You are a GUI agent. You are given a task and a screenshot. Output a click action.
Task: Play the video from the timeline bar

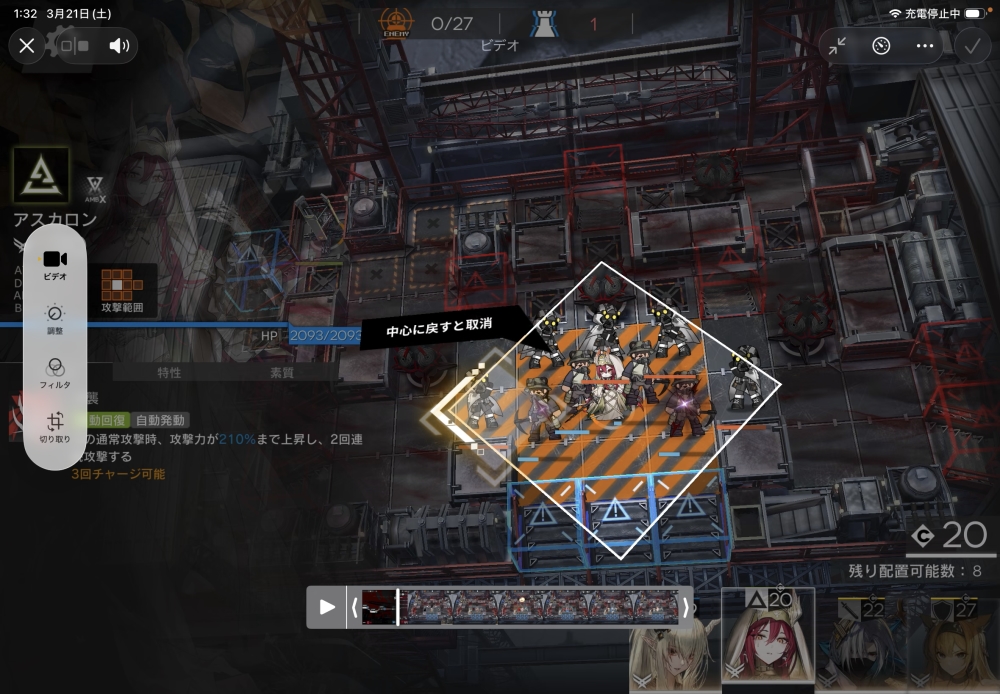coord(327,607)
